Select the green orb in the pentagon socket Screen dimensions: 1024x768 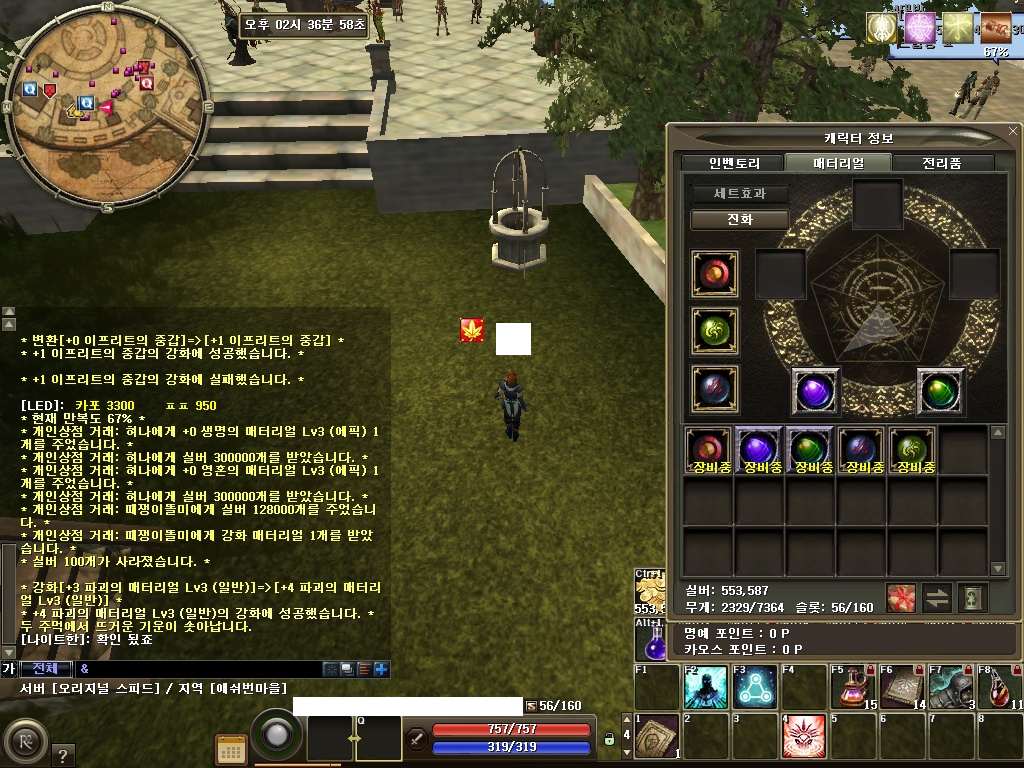(x=941, y=391)
